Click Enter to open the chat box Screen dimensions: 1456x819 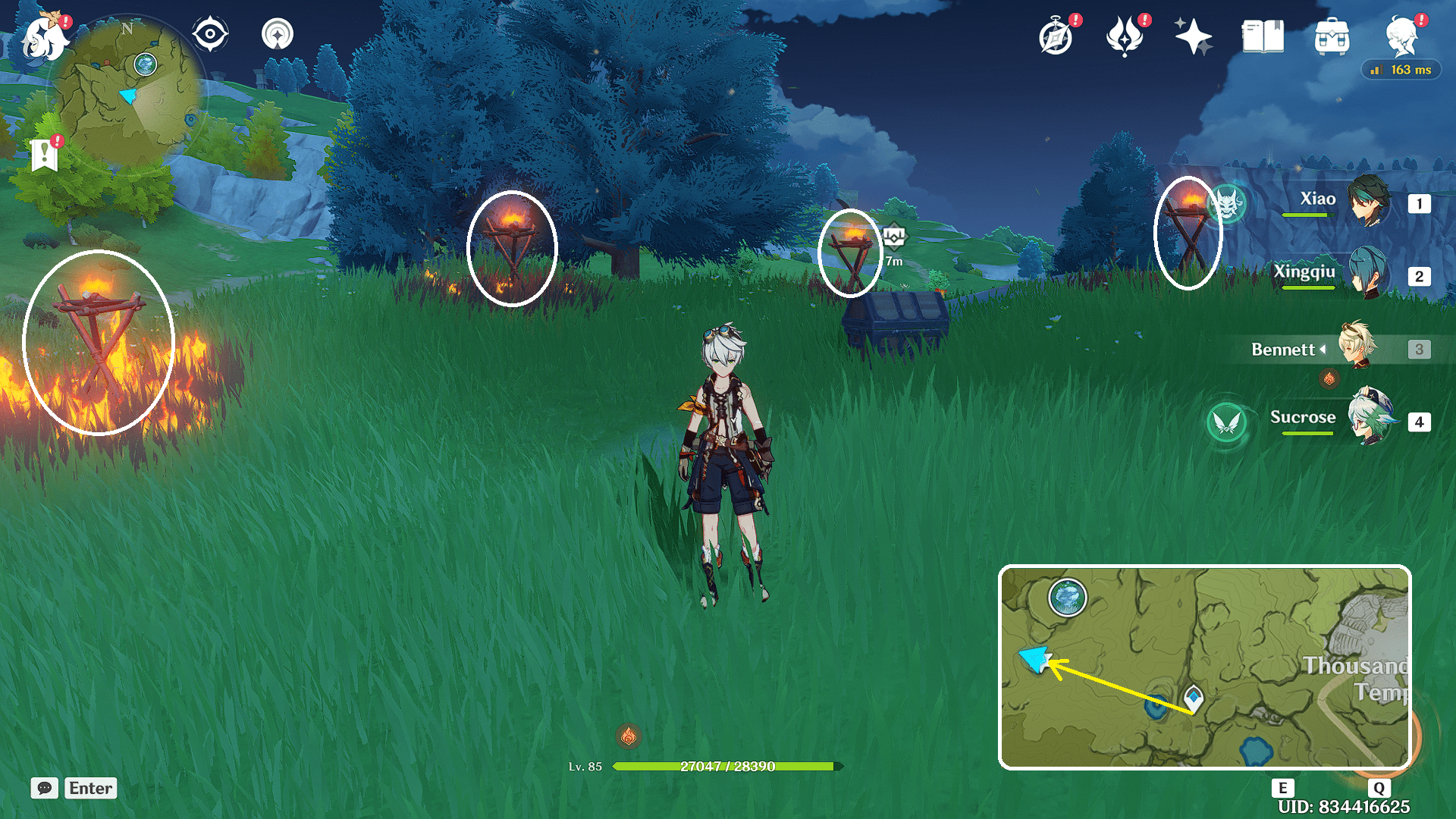(89, 788)
